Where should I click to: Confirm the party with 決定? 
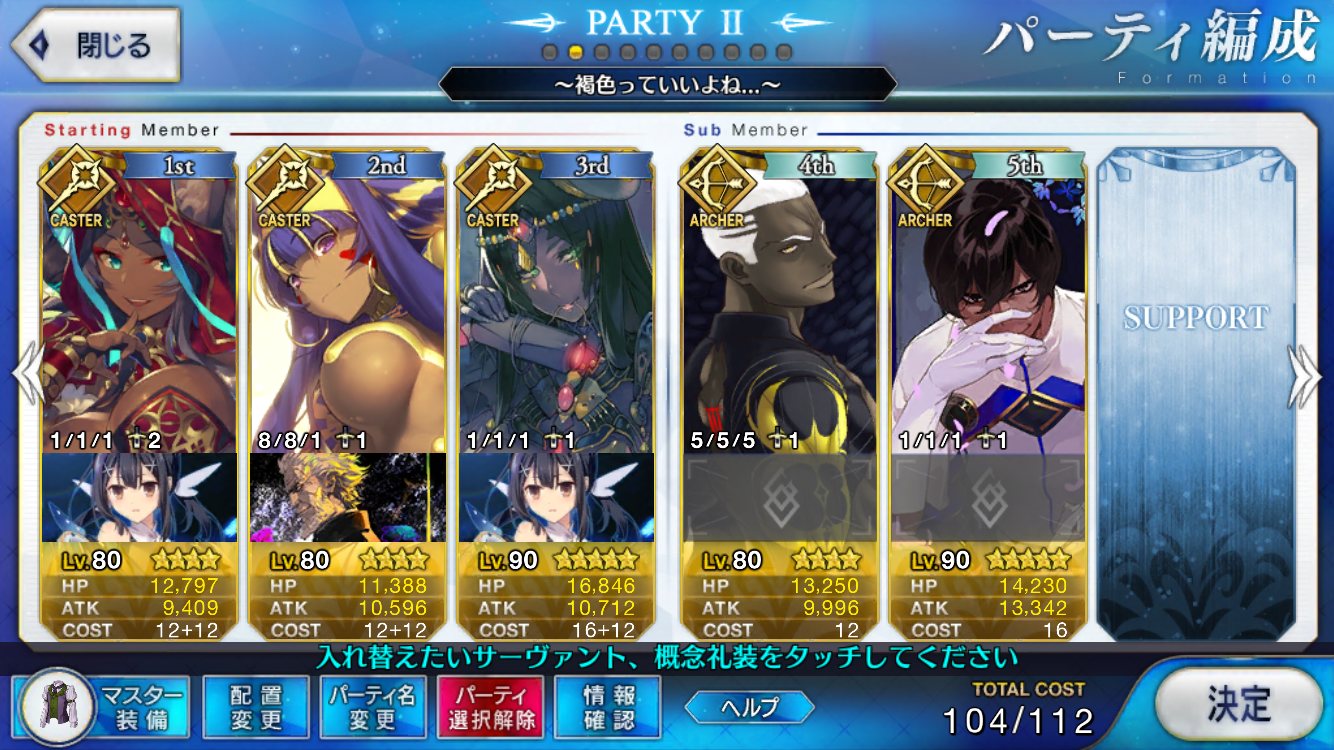[x=1237, y=705]
